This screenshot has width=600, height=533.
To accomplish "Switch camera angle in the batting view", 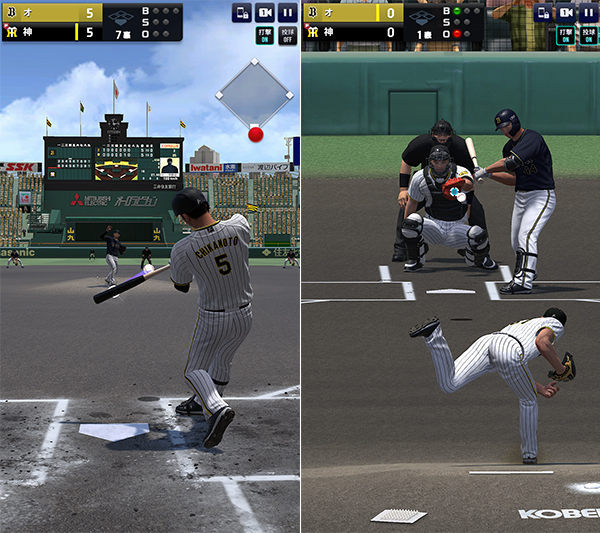I will coord(265,13).
